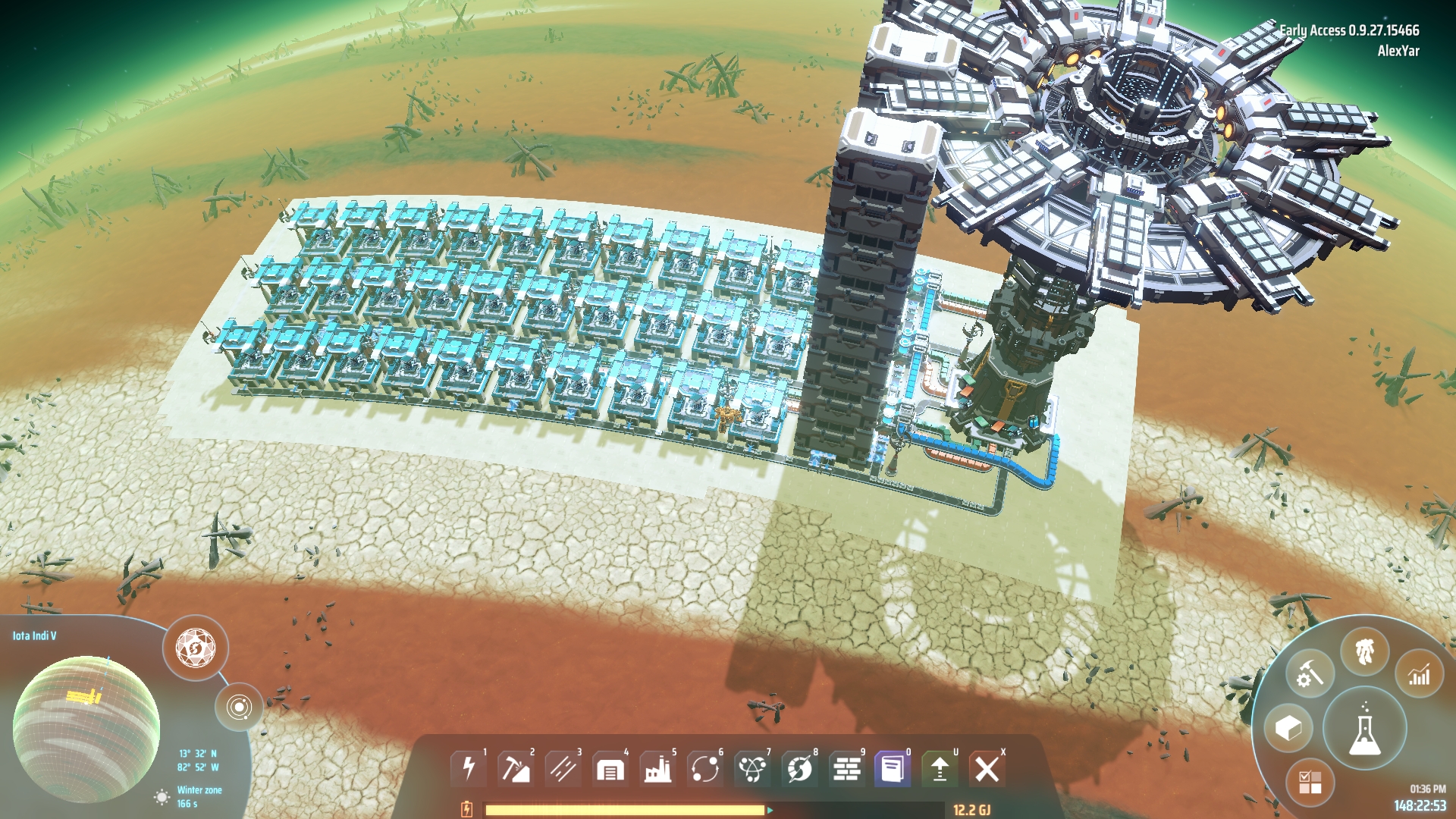Activate the X dismantle tool

[987, 769]
